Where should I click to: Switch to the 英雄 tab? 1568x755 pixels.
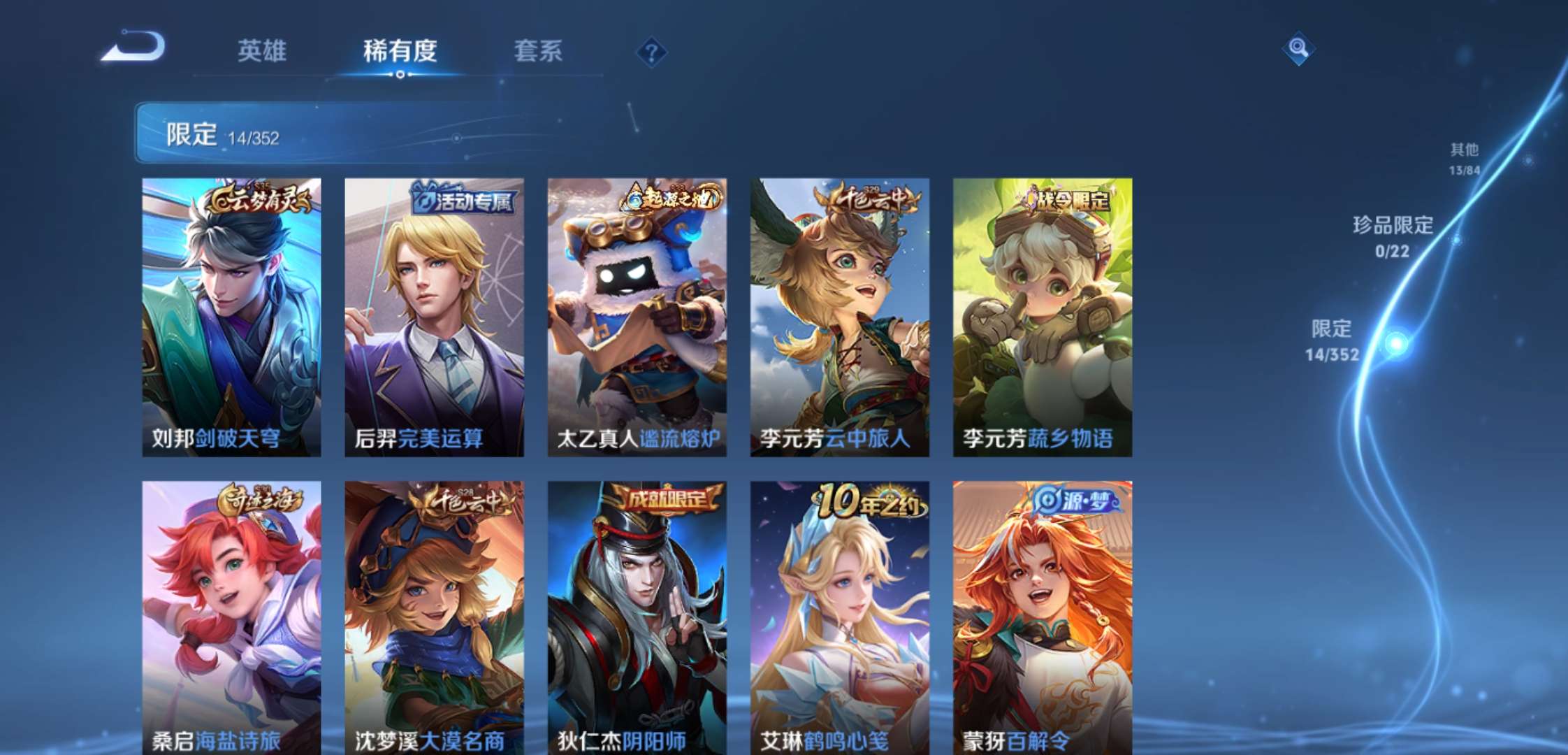point(264,52)
